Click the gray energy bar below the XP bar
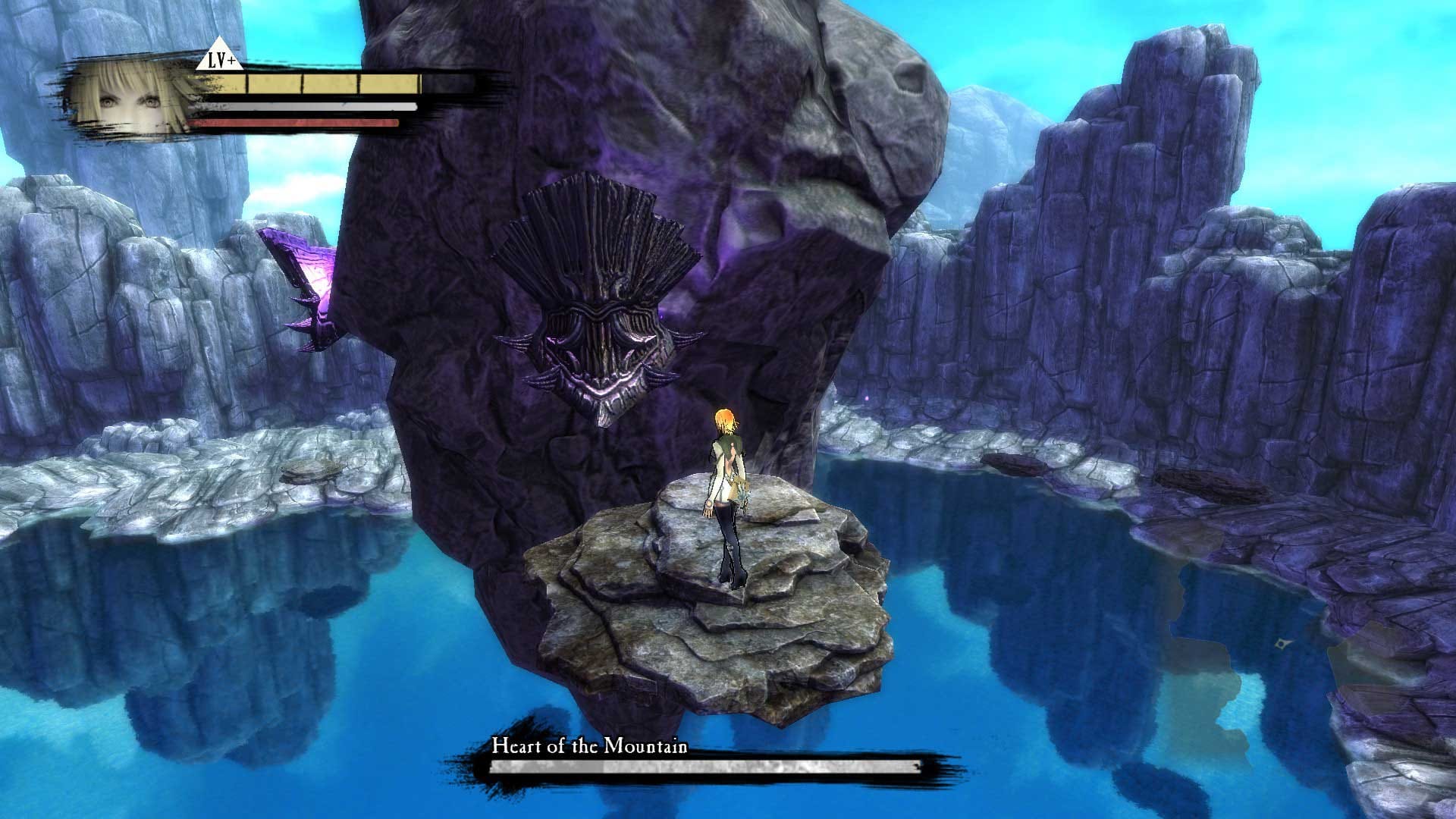 (x=303, y=106)
